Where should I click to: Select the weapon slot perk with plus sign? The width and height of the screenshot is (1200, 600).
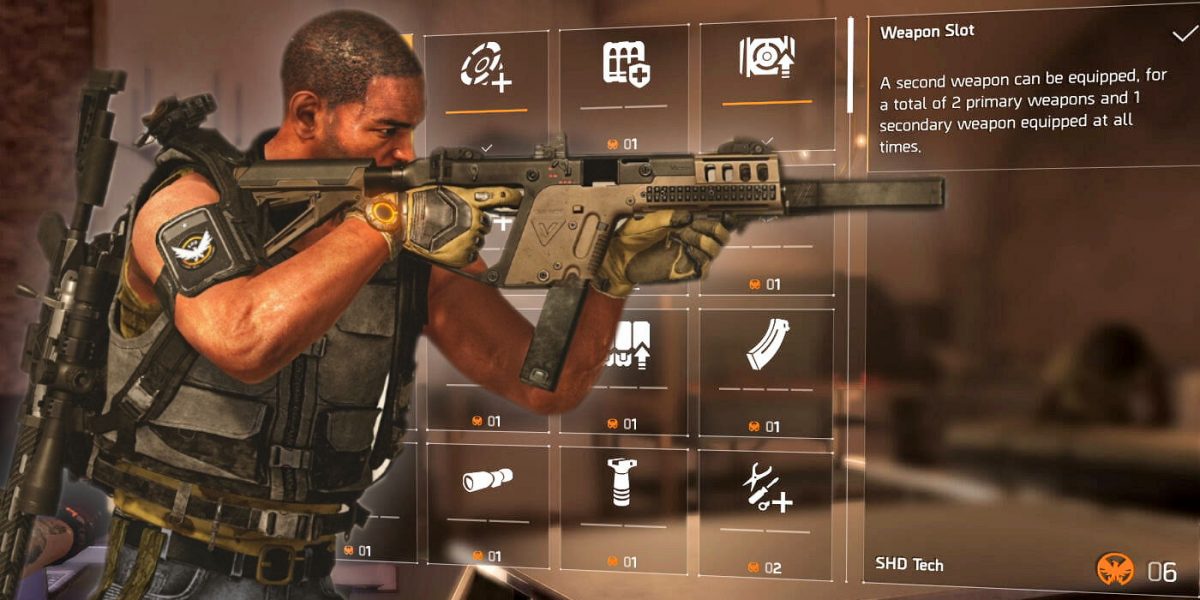point(486,68)
